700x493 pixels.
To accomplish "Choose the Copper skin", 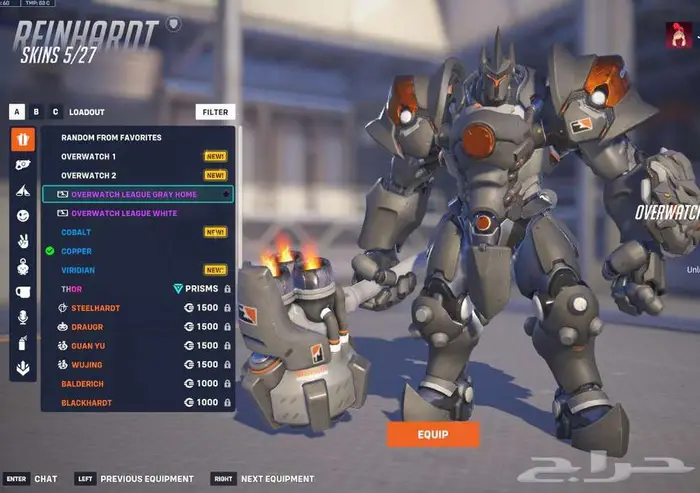I will pyautogui.click(x=76, y=251).
